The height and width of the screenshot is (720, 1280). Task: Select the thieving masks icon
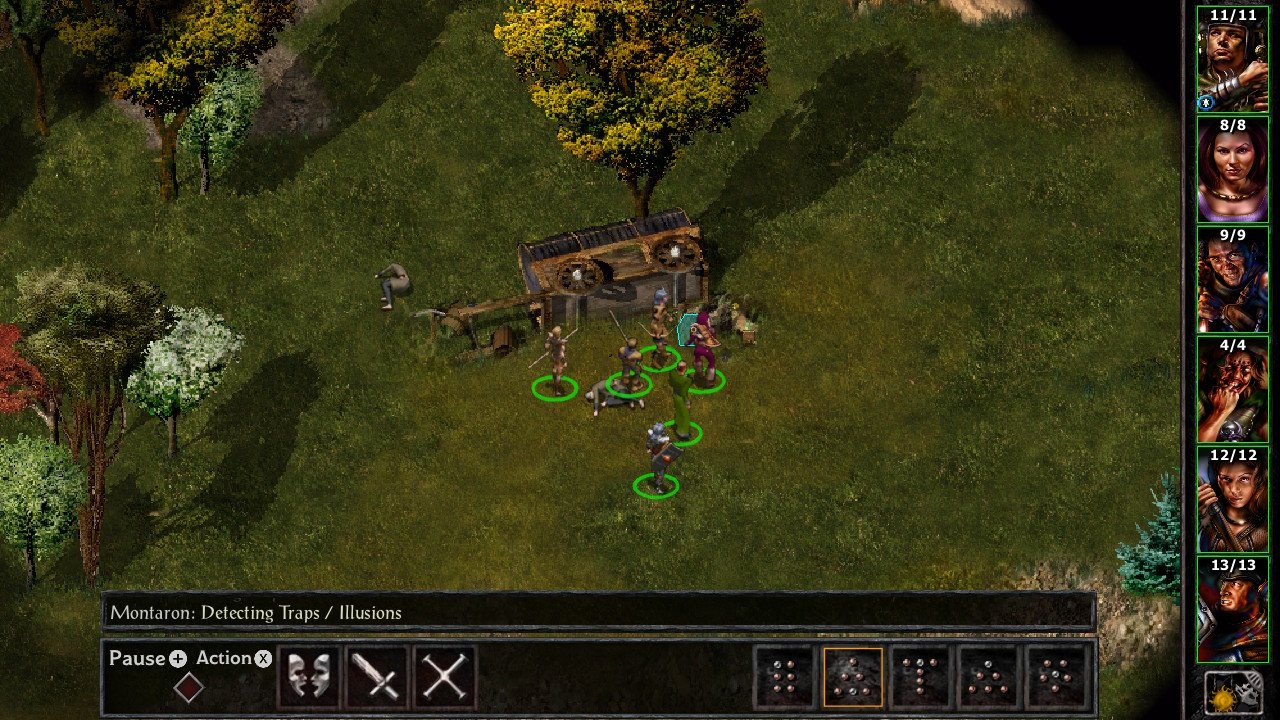click(308, 677)
